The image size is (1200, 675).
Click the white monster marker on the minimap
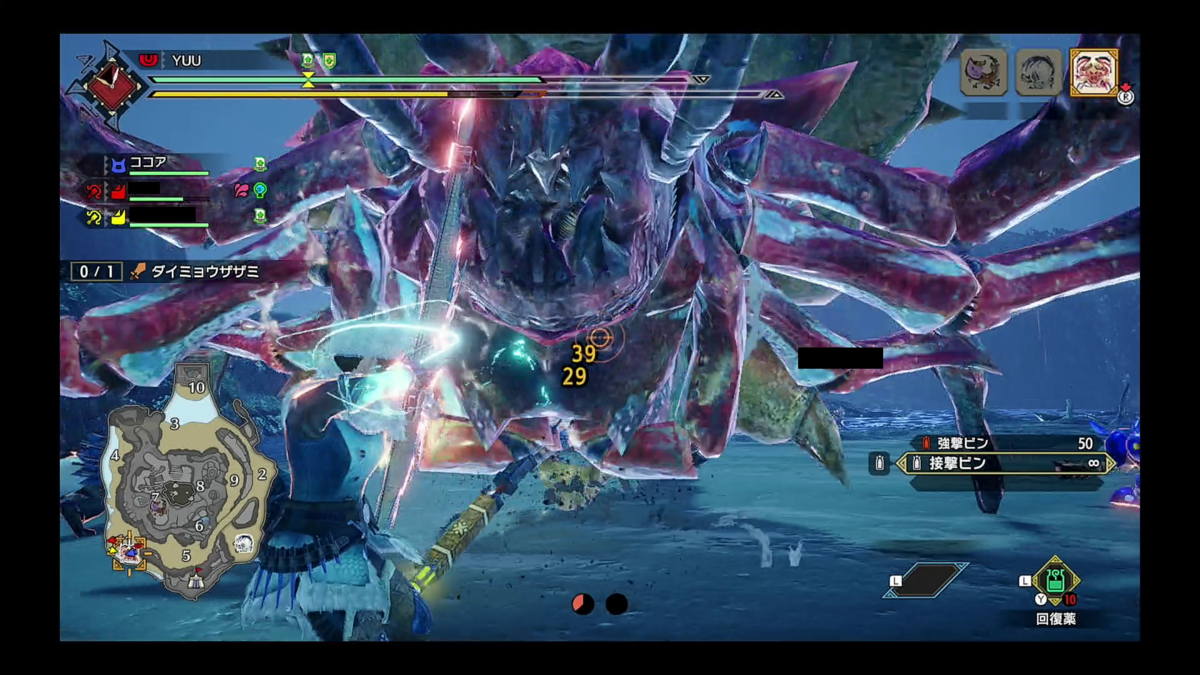(x=243, y=544)
